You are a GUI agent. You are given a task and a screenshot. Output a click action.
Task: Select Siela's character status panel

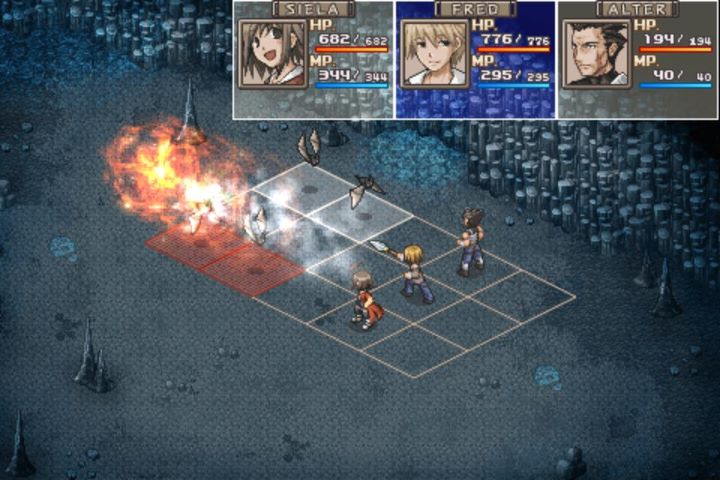click(314, 60)
